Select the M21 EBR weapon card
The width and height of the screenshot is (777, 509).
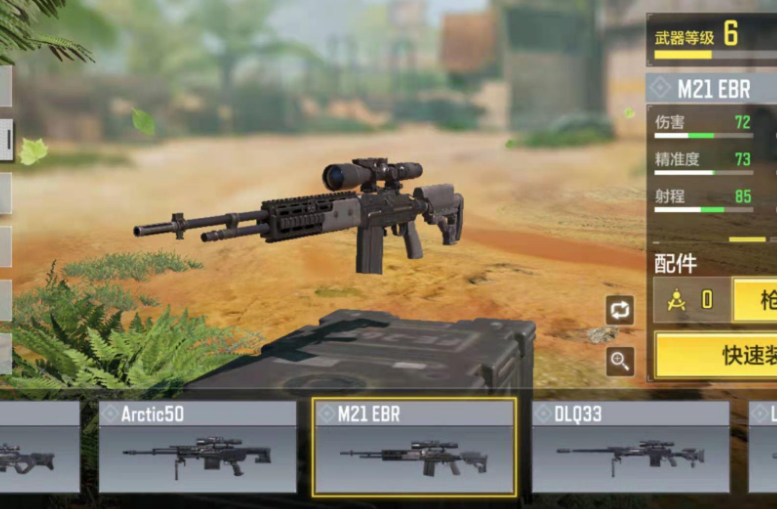tap(414, 447)
